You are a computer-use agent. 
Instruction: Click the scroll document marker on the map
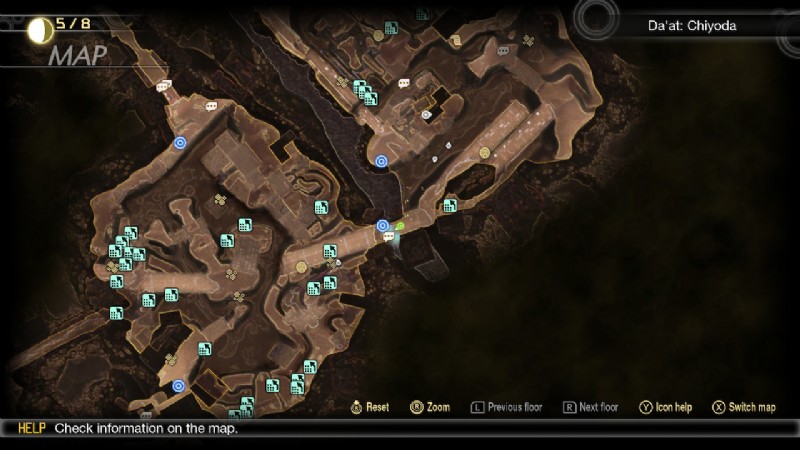[x=455, y=41]
